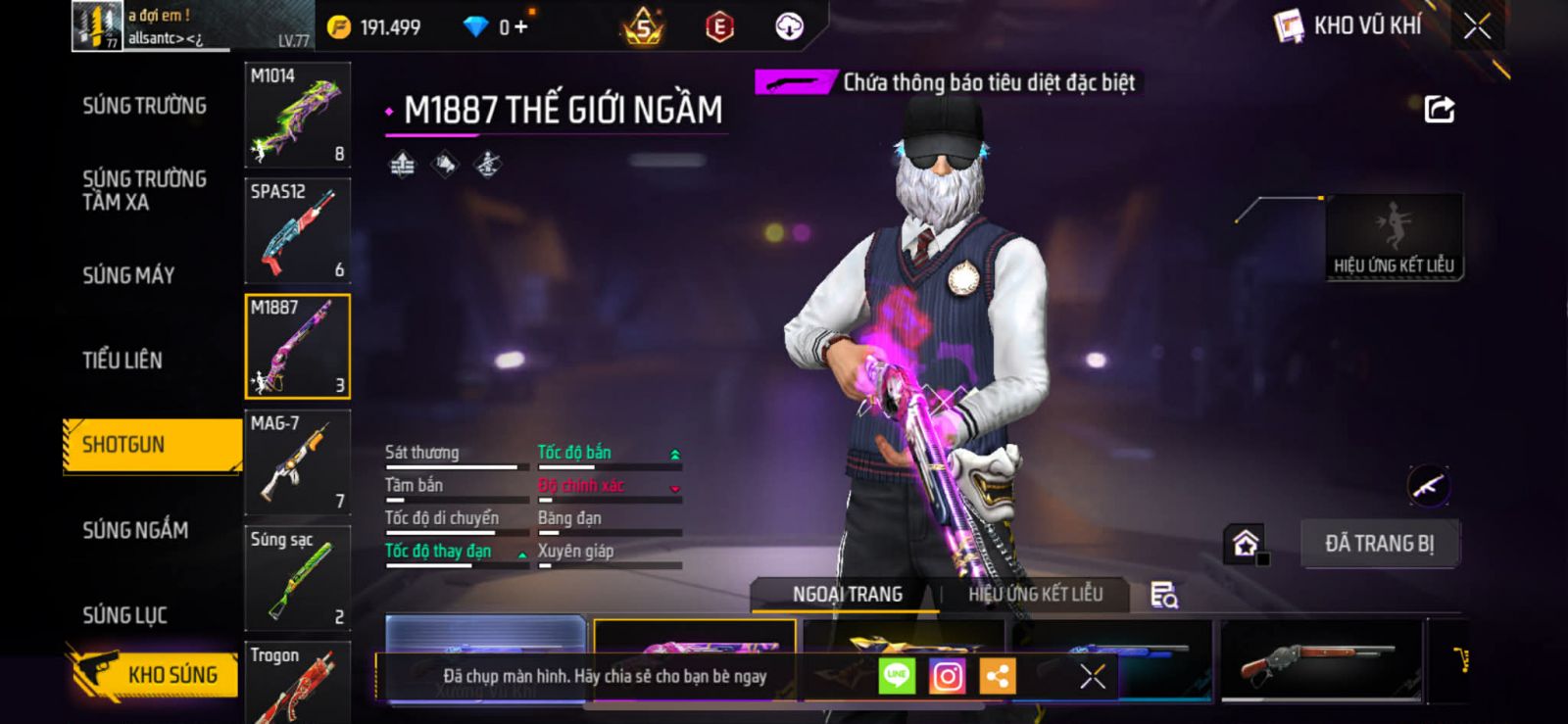This screenshot has width=1568, height=724.
Task: Switch to the Súng Máy category
Action: point(128,275)
